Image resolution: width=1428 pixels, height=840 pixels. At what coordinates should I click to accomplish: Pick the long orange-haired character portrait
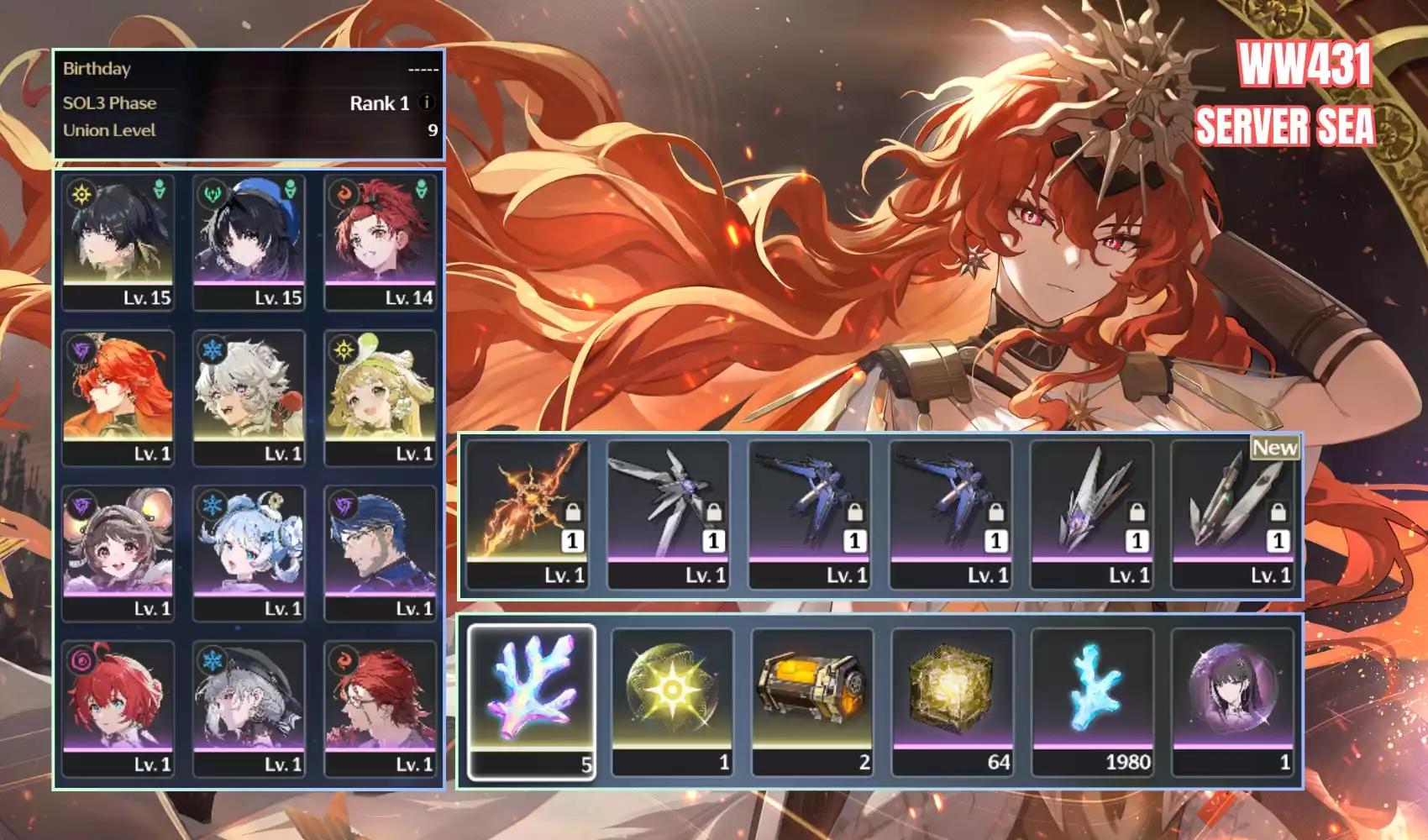(x=118, y=396)
